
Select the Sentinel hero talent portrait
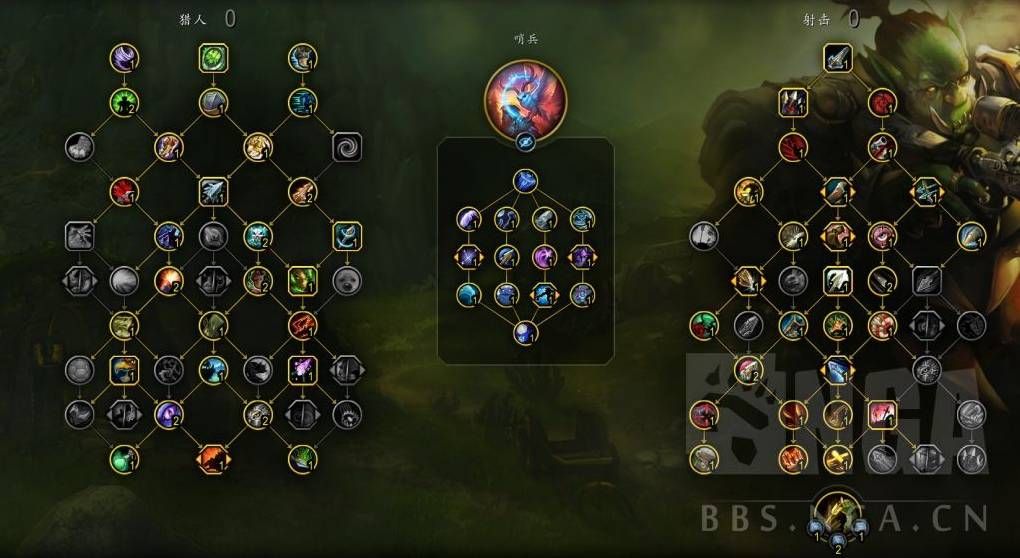point(525,99)
